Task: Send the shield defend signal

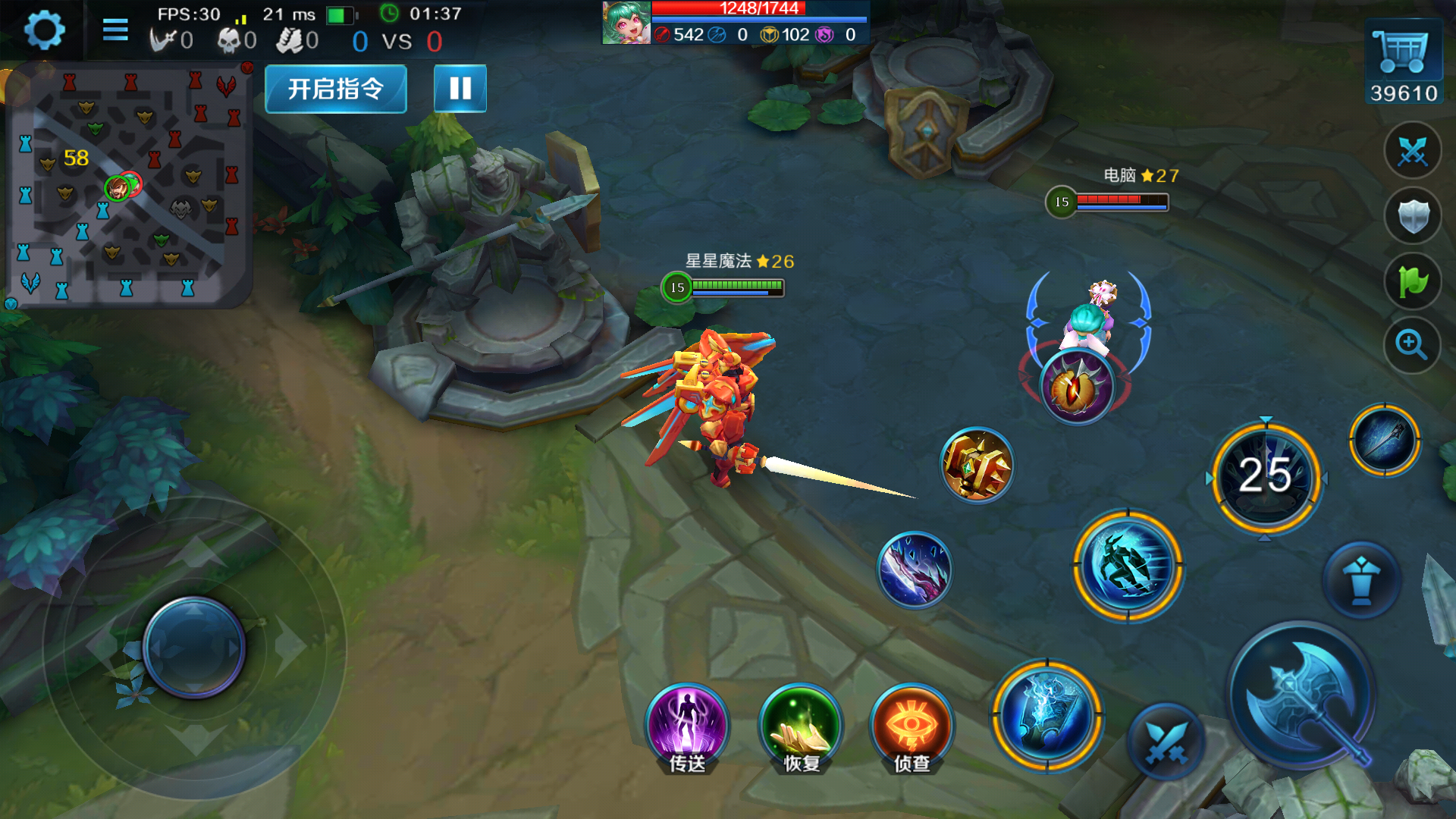Action: coord(1412,217)
